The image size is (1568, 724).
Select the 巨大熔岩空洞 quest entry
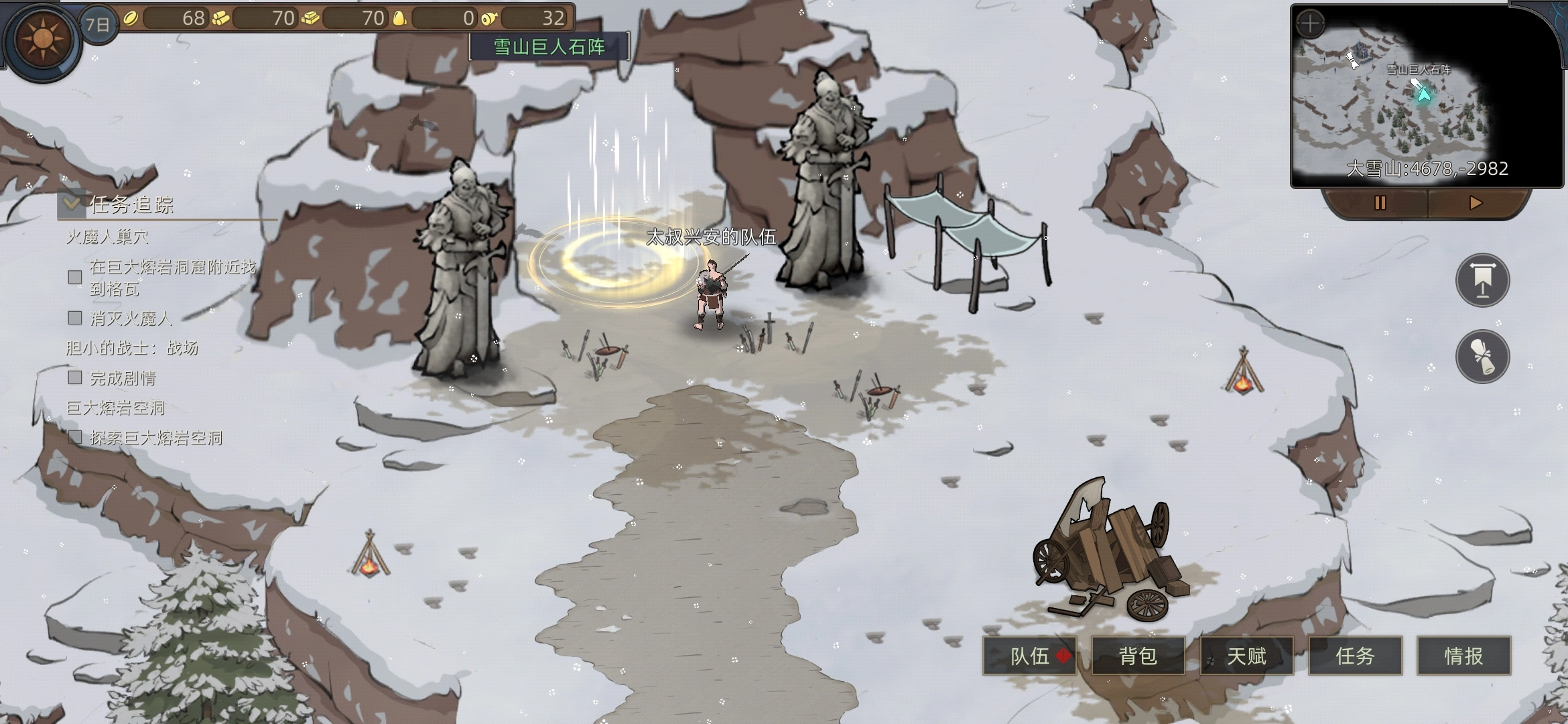tap(115, 408)
